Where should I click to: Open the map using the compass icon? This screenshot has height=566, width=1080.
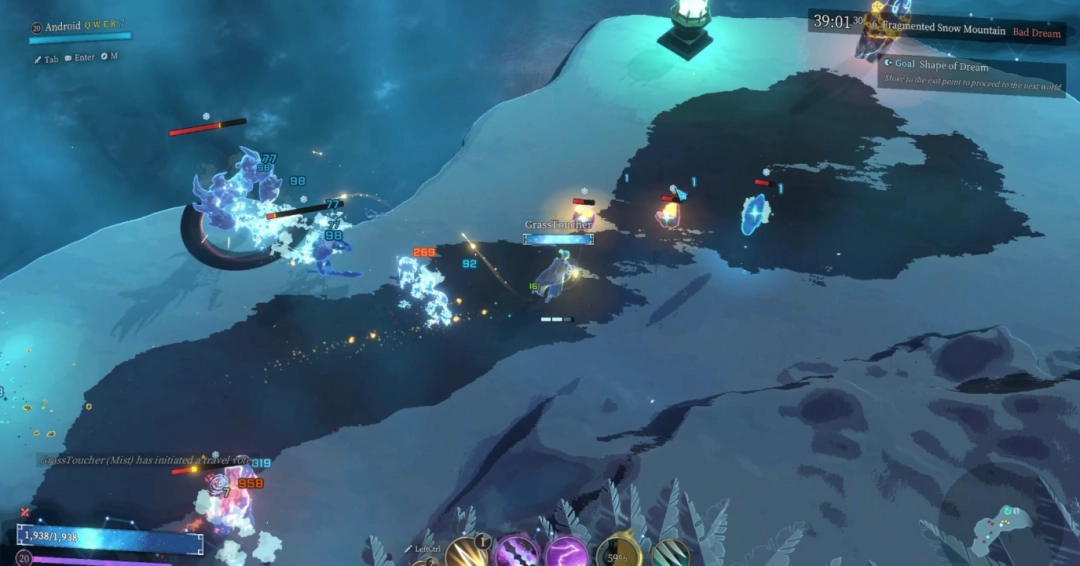tap(102, 57)
